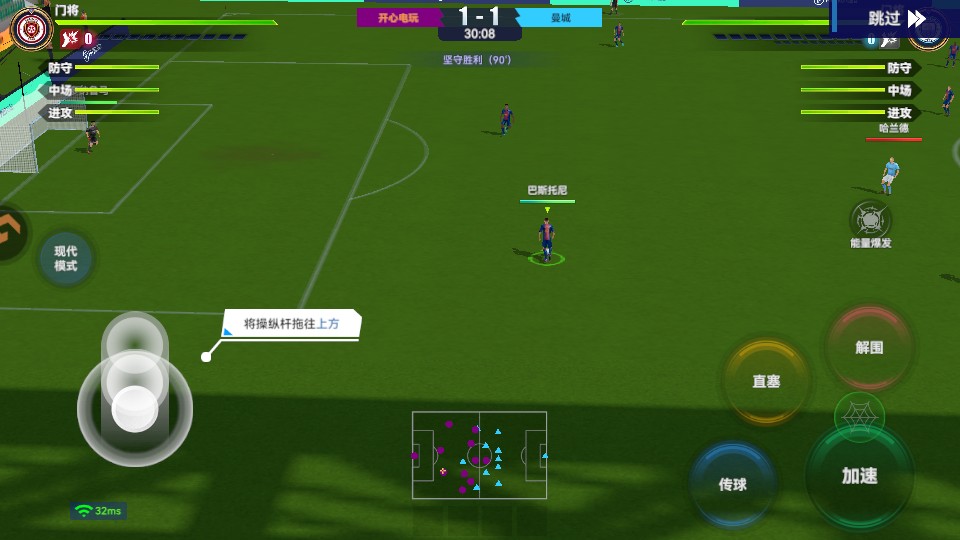Tap the spider web skill icon
960x540 pixels.
click(x=858, y=414)
